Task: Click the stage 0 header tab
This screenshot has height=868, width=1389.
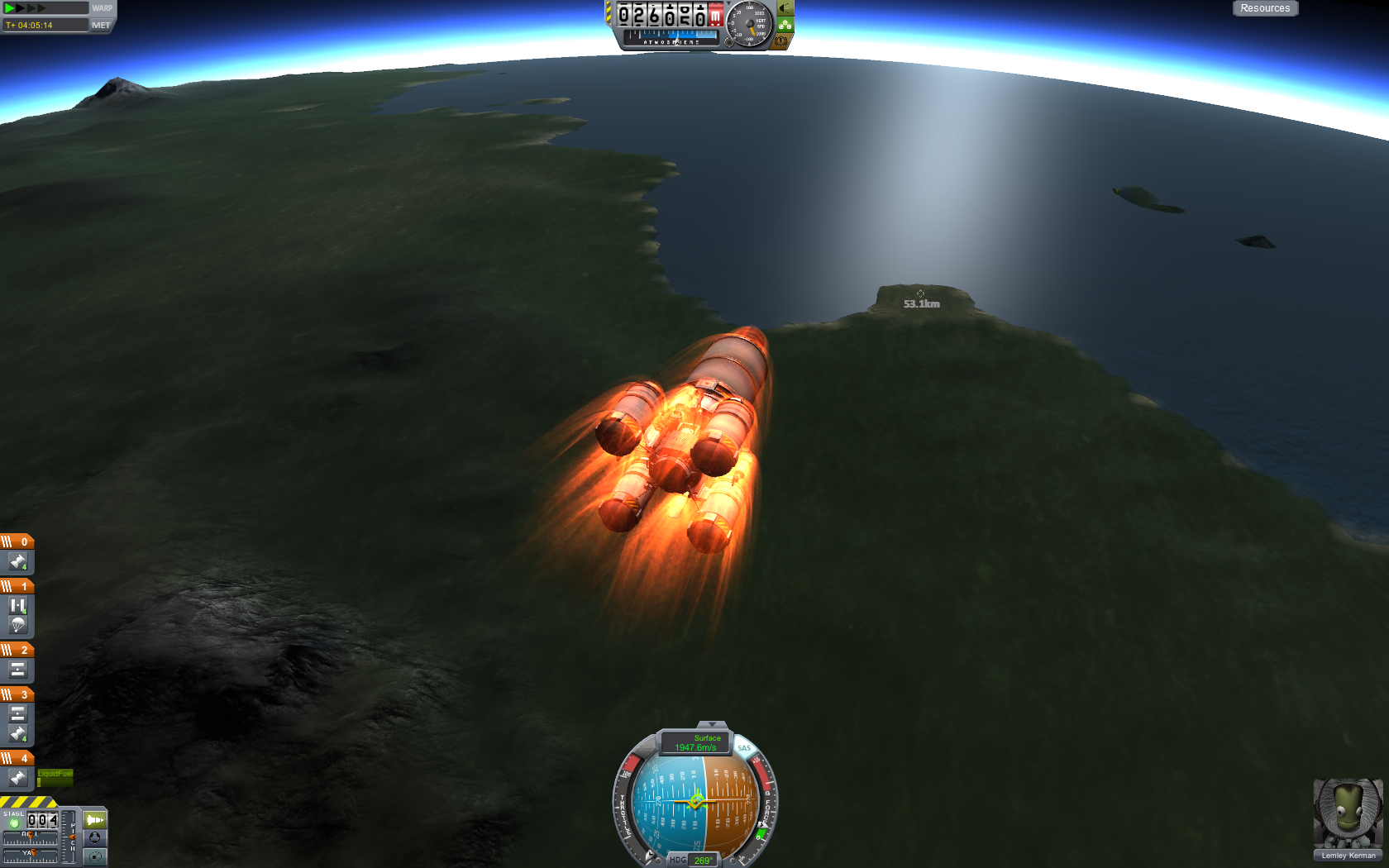Action: [17, 541]
